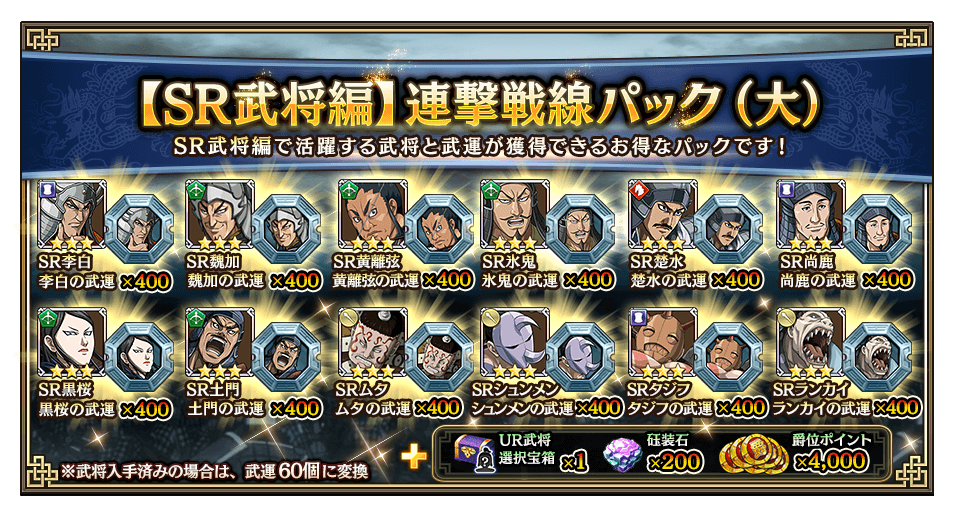954x514 pixels.
Task: Click the 黒桜の武運 octagon icon
Action: [x=138, y=357]
